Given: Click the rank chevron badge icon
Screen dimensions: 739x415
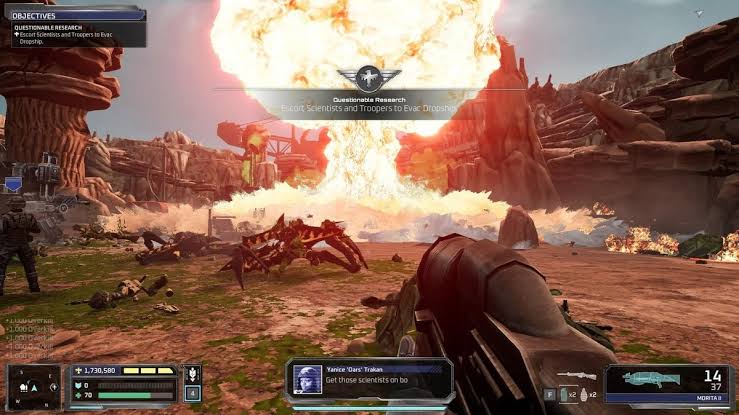Looking at the screenshot, I should click(193, 375).
